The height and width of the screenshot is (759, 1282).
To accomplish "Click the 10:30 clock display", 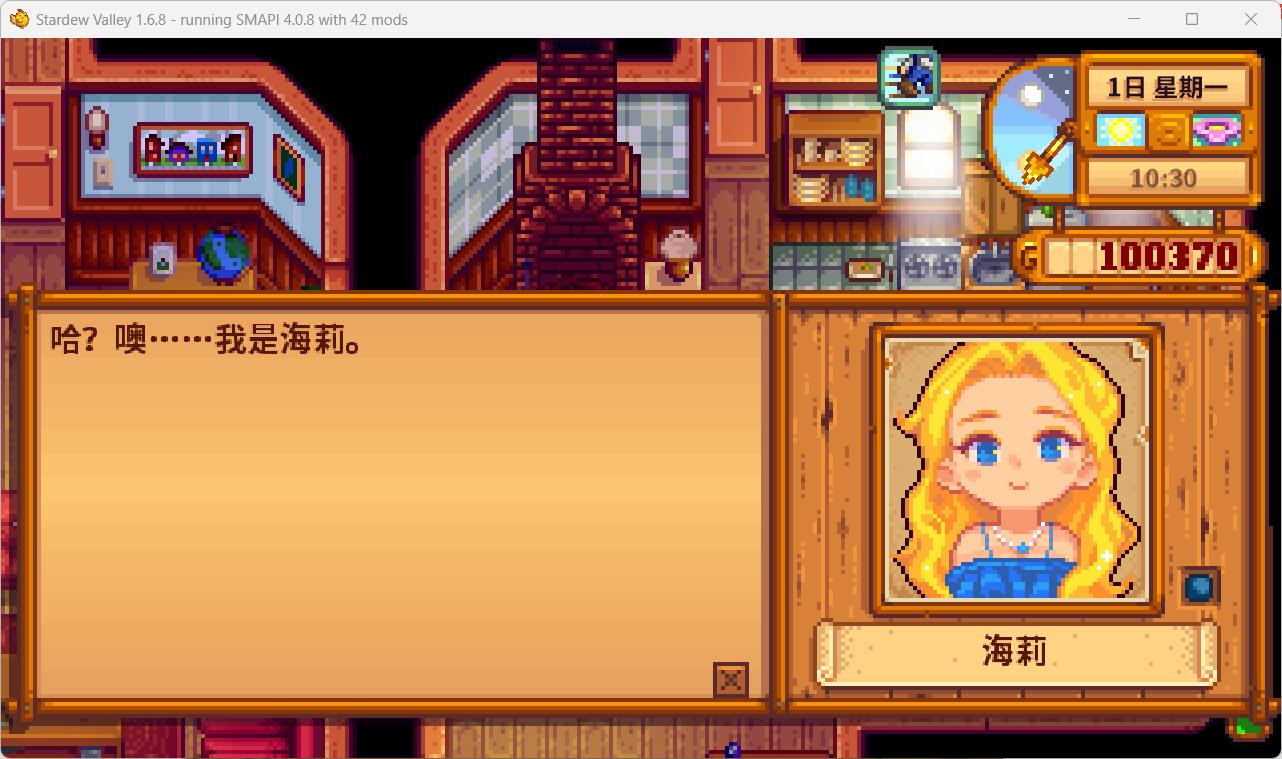I will [1168, 178].
